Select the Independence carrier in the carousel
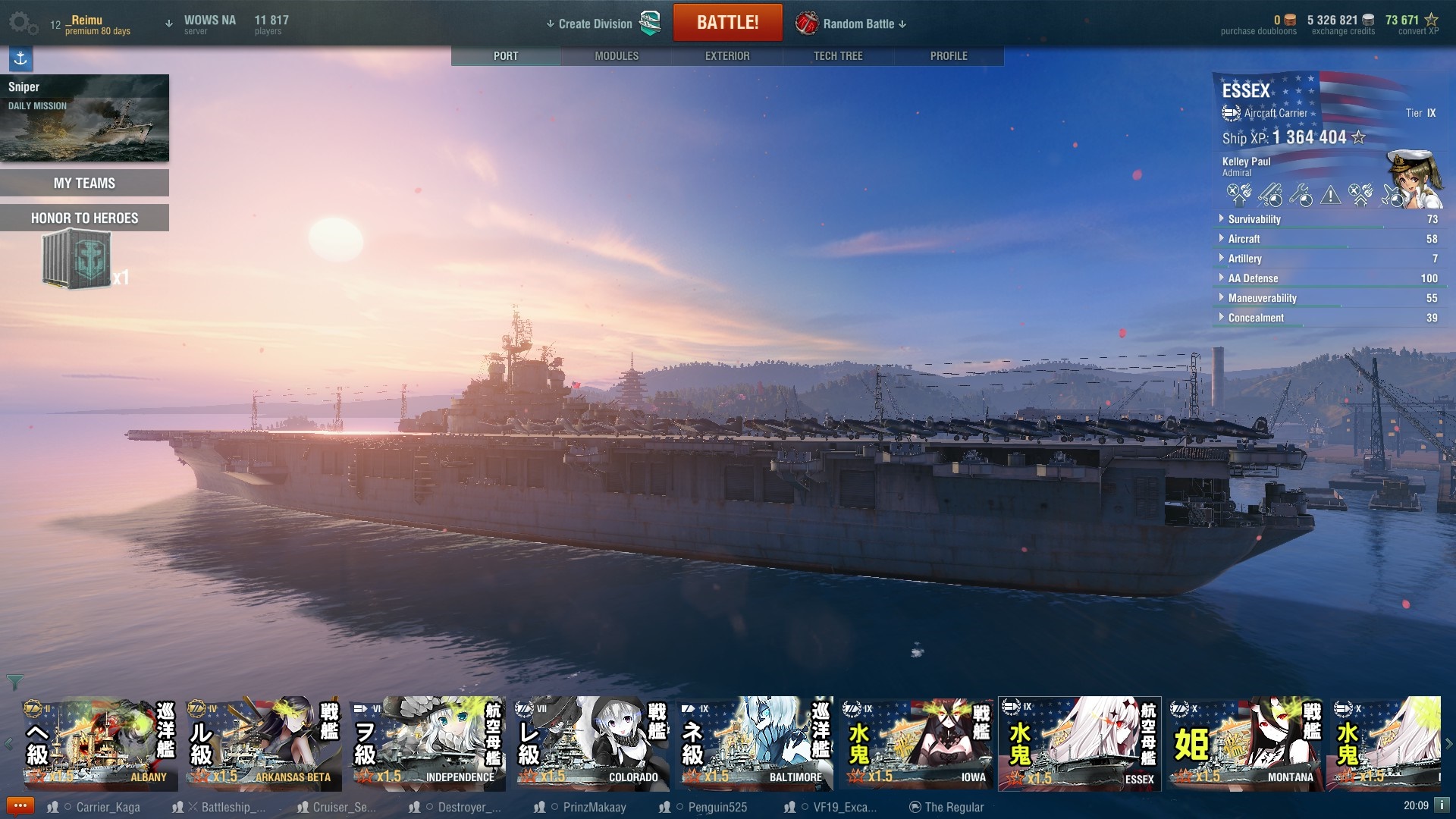 (x=428, y=744)
